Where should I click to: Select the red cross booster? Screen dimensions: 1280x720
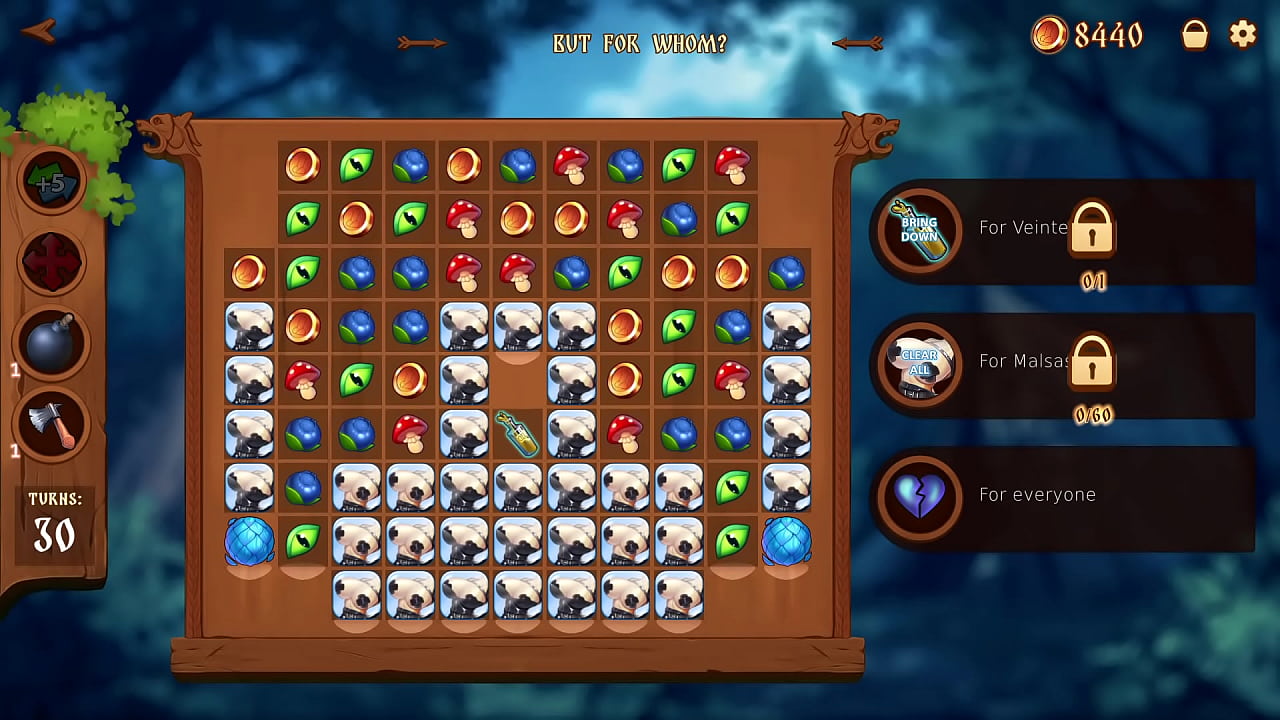point(51,263)
